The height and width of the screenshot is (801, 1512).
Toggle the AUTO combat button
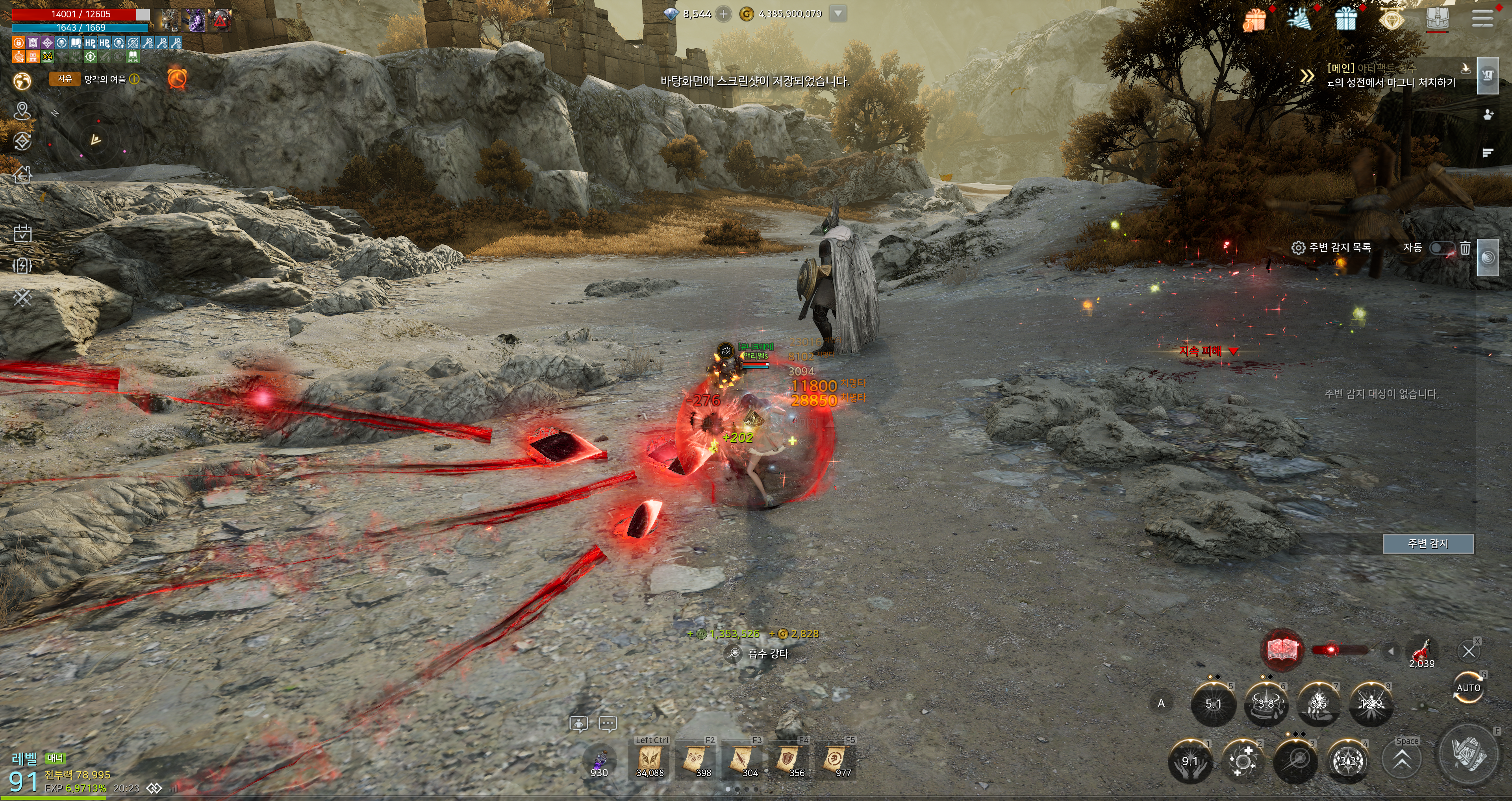coord(1468,688)
